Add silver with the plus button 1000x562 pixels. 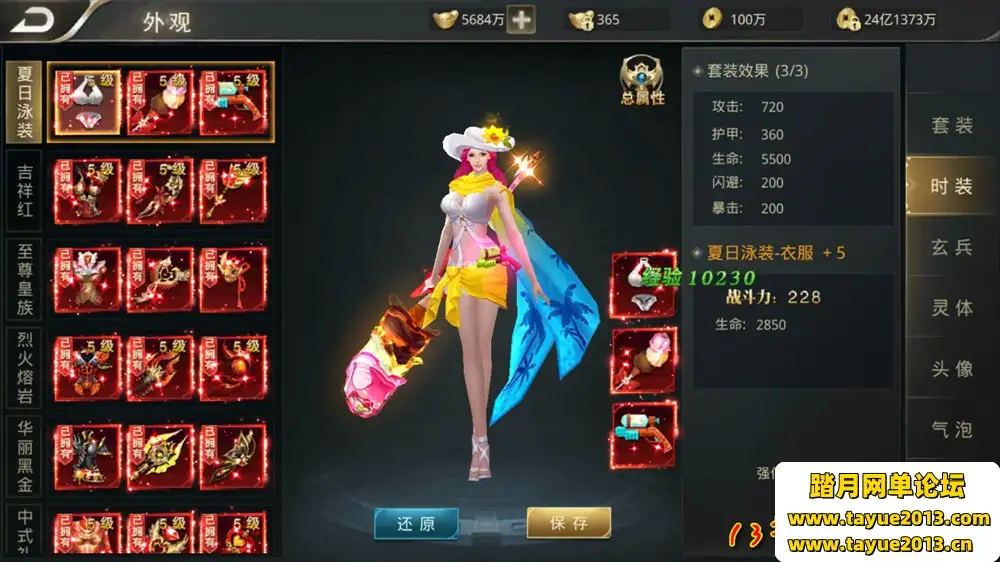coord(521,19)
